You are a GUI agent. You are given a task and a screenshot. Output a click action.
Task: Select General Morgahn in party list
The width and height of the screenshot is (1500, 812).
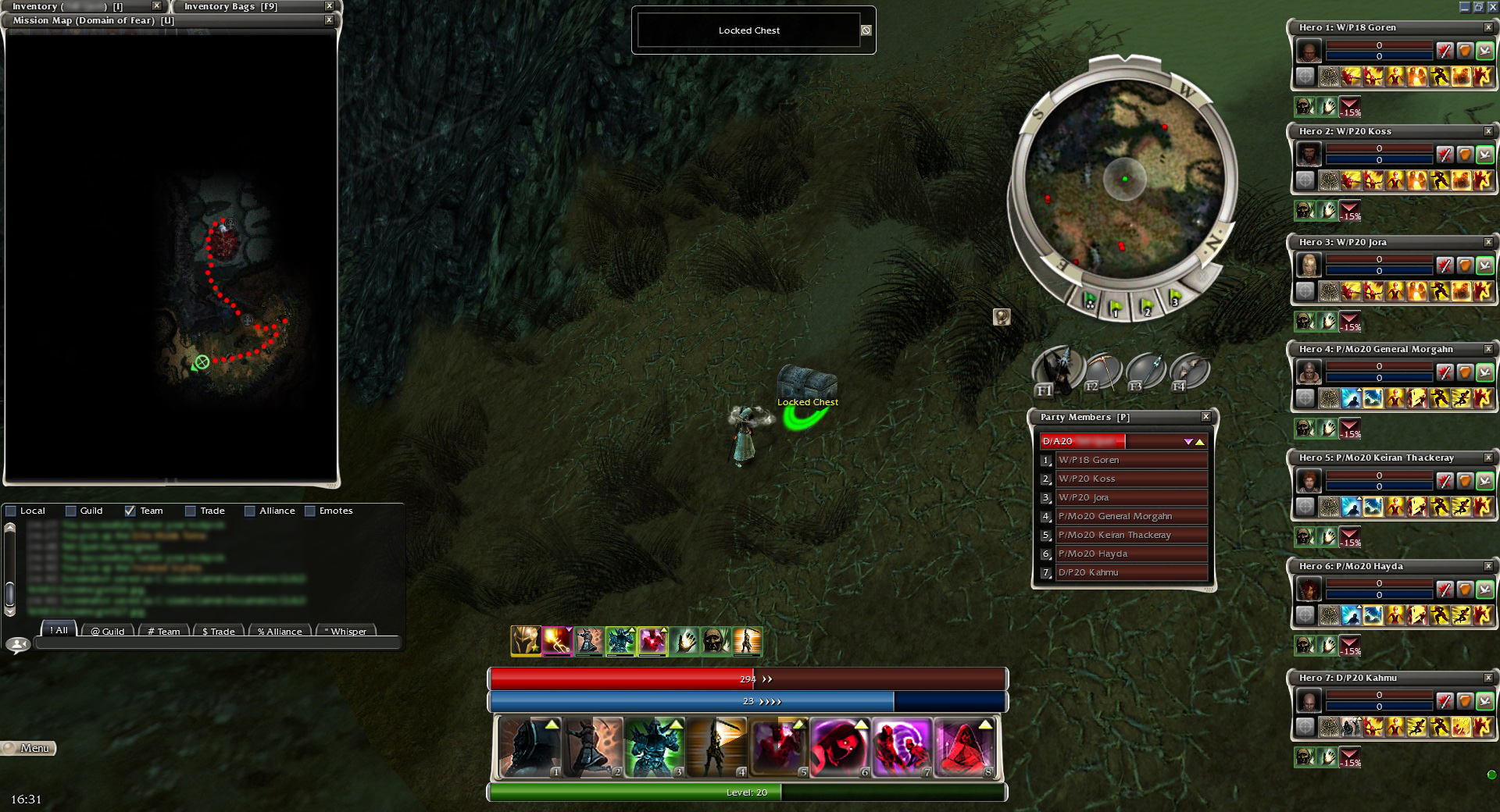(x=1130, y=516)
